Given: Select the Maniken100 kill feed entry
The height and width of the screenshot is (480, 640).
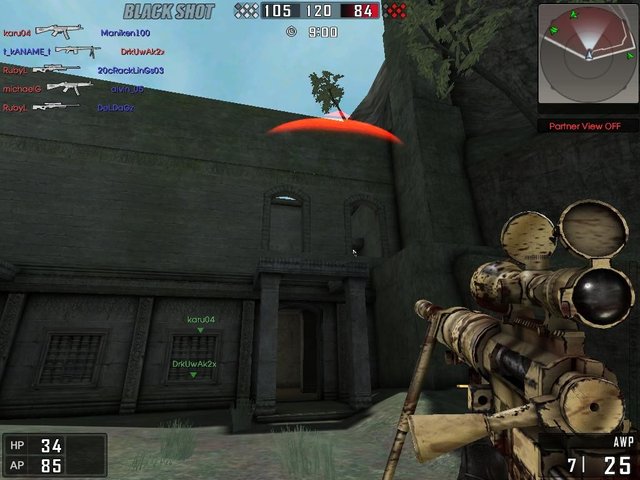Looking at the screenshot, I should [x=125, y=33].
